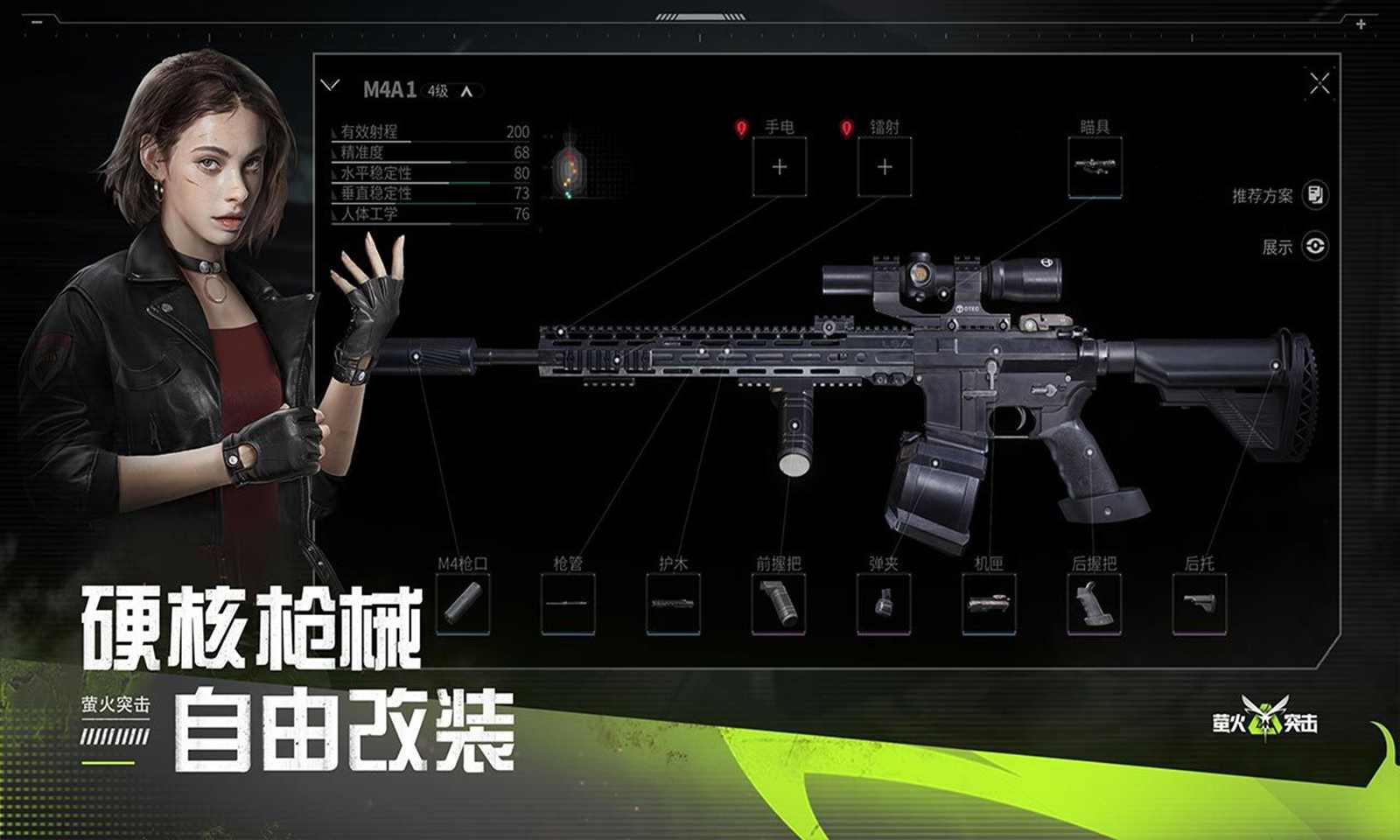Select the 枪管 barrel attachment icon

point(569,603)
